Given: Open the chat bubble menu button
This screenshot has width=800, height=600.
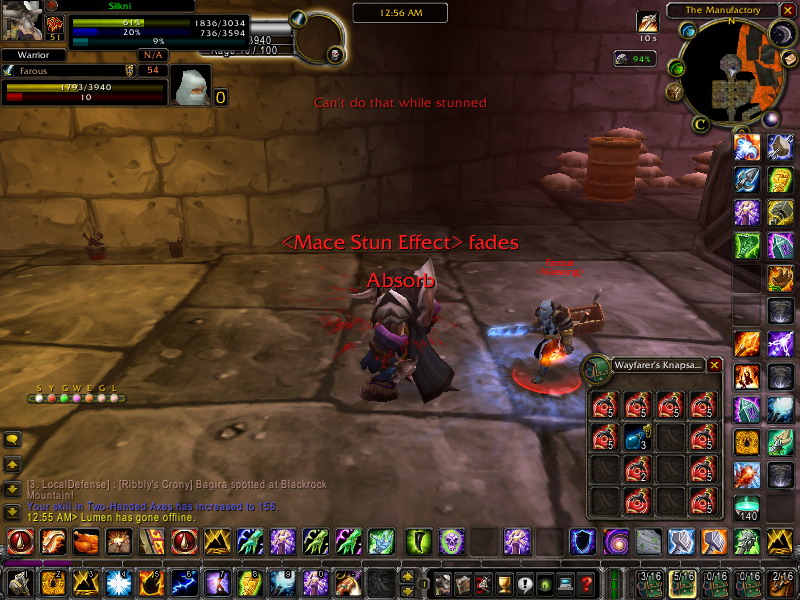Looking at the screenshot, I should [13, 439].
